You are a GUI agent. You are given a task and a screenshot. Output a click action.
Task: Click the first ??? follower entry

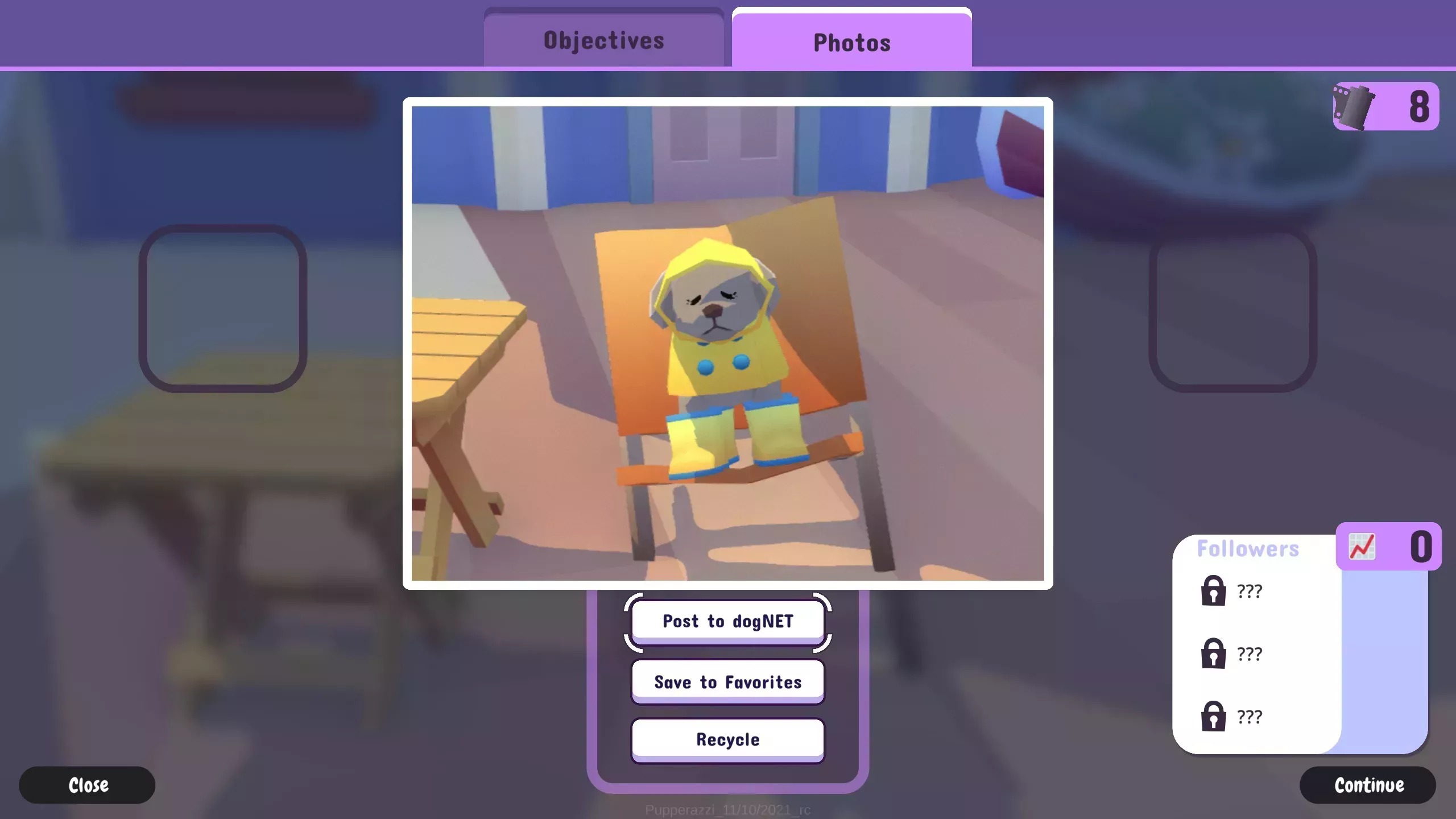coord(1250,590)
